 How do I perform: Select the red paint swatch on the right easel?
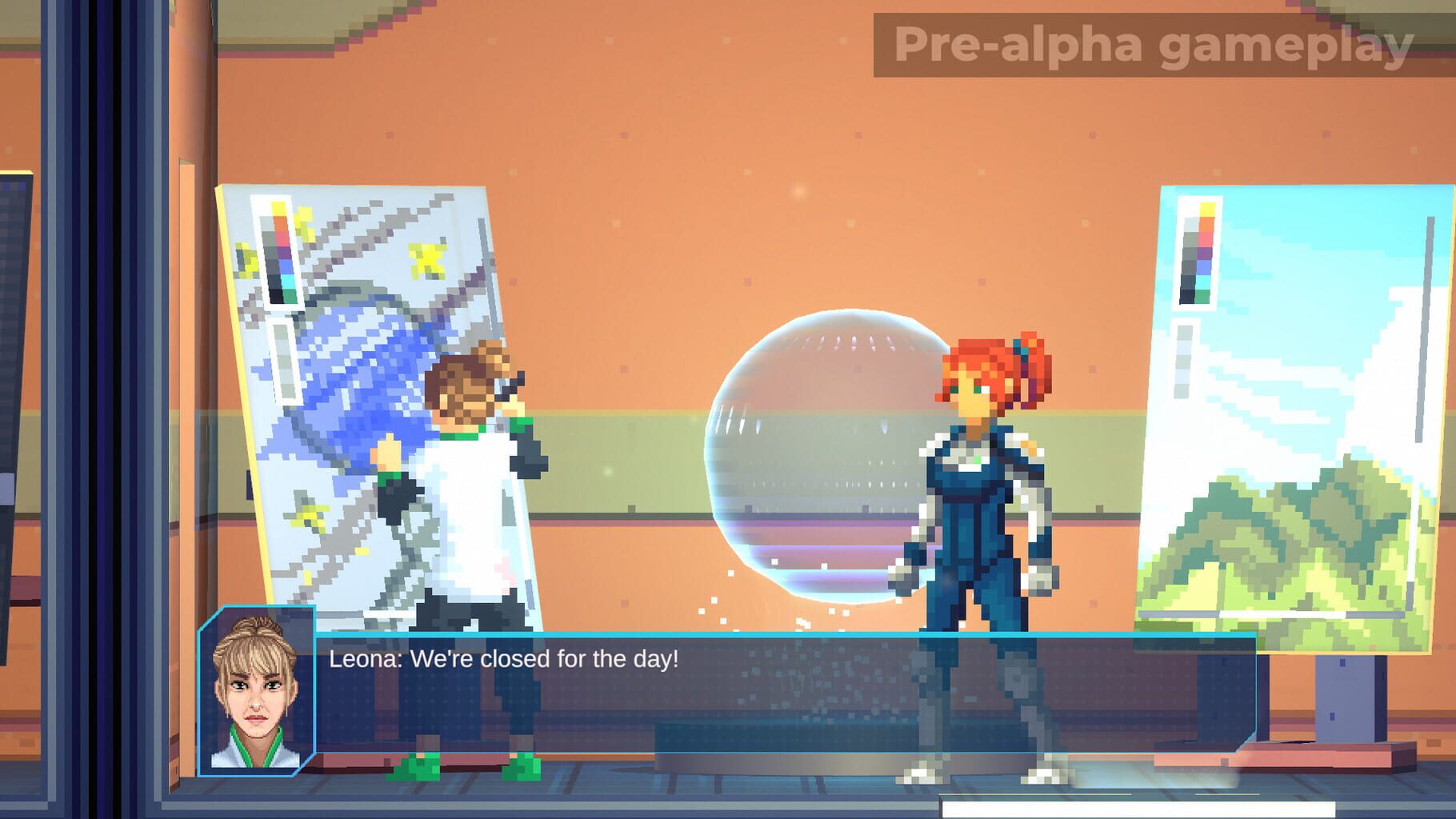[x=1204, y=239]
